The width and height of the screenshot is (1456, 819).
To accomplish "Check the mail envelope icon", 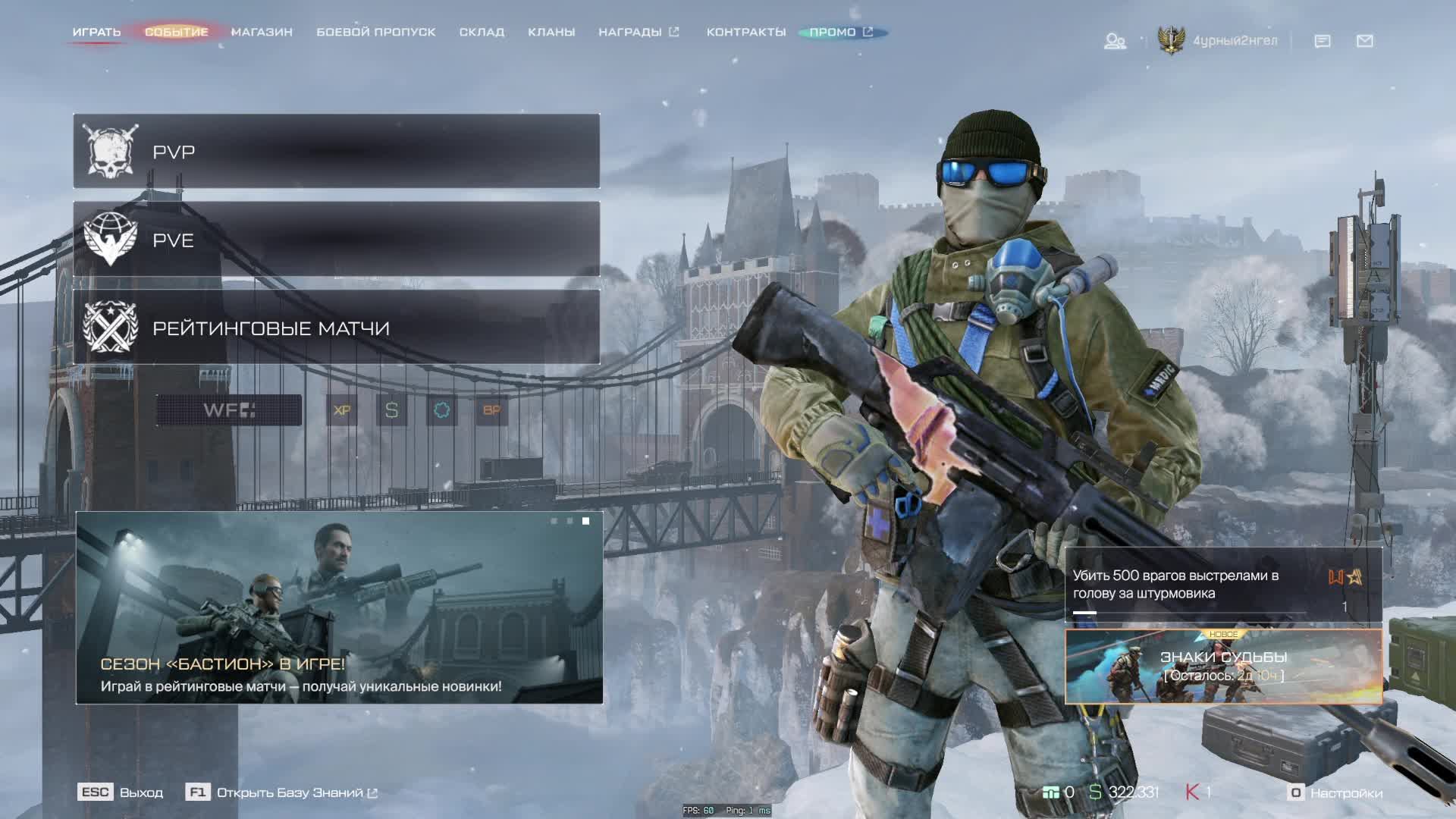I will coord(1364,41).
